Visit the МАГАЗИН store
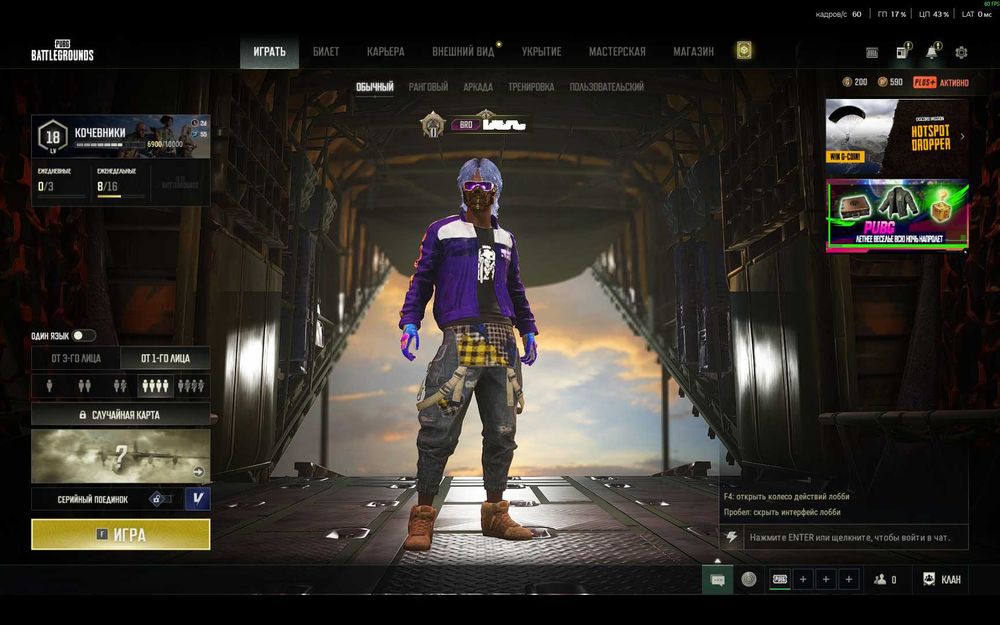1000x625 pixels. tap(693, 52)
